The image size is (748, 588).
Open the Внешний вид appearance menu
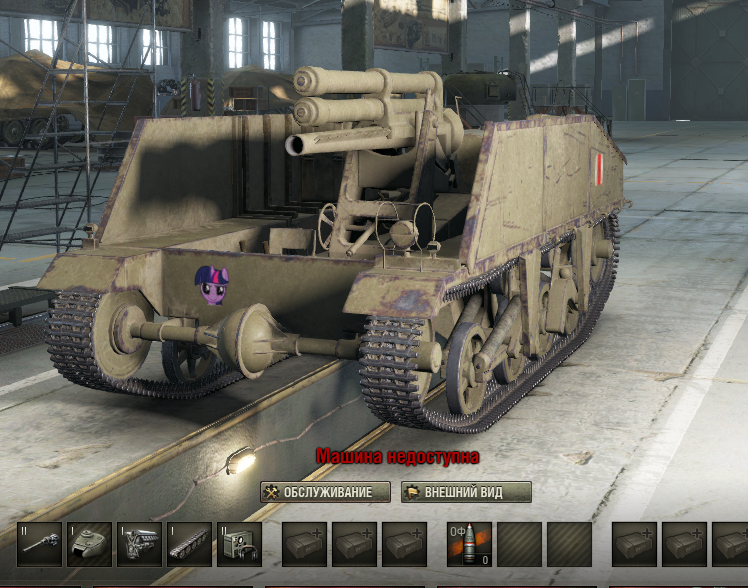click(x=466, y=492)
